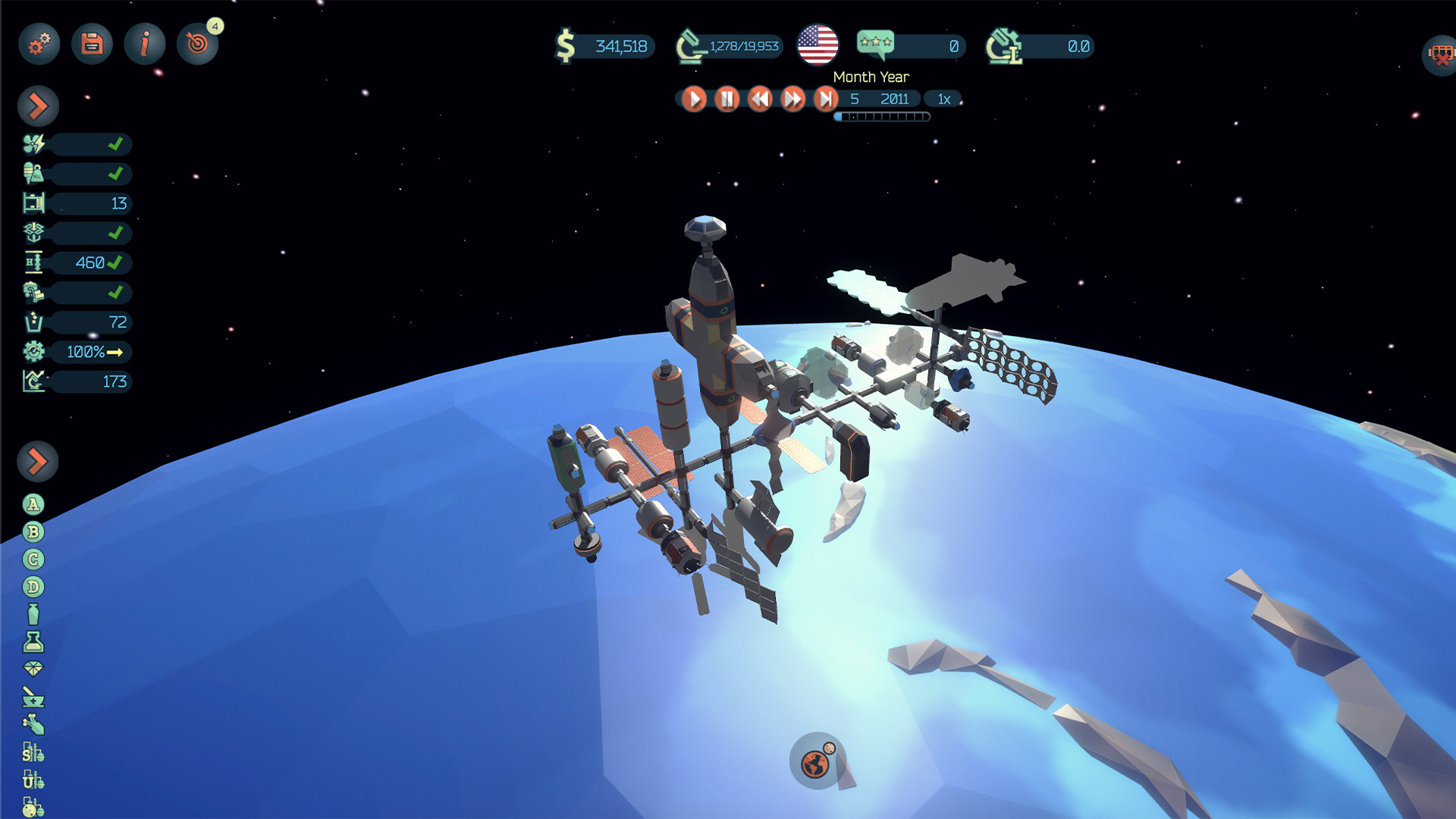Open the settings gears menu
The width and height of the screenshot is (1456, 819).
tap(39, 44)
